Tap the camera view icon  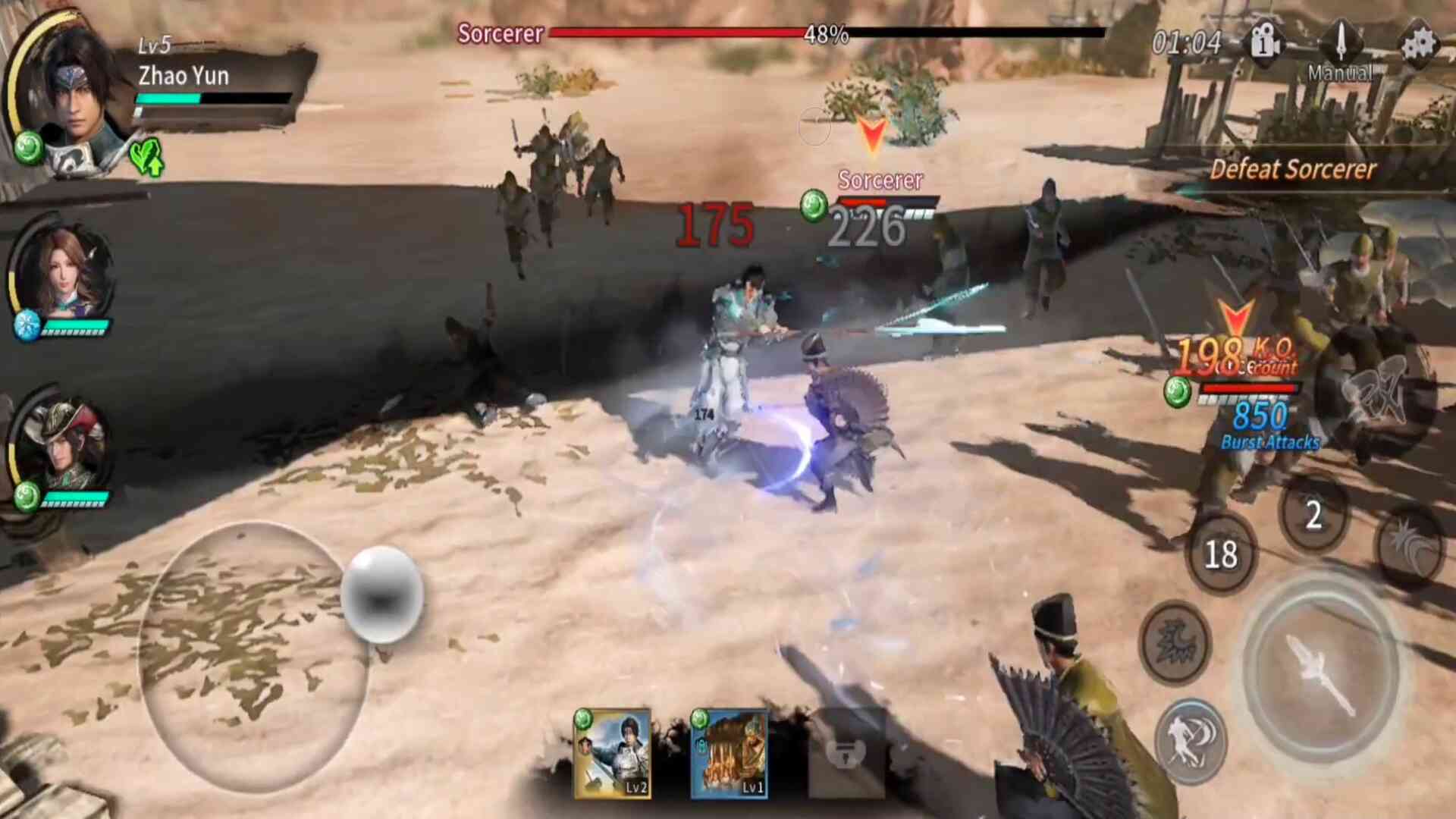pyautogui.click(x=1265, y=44)
